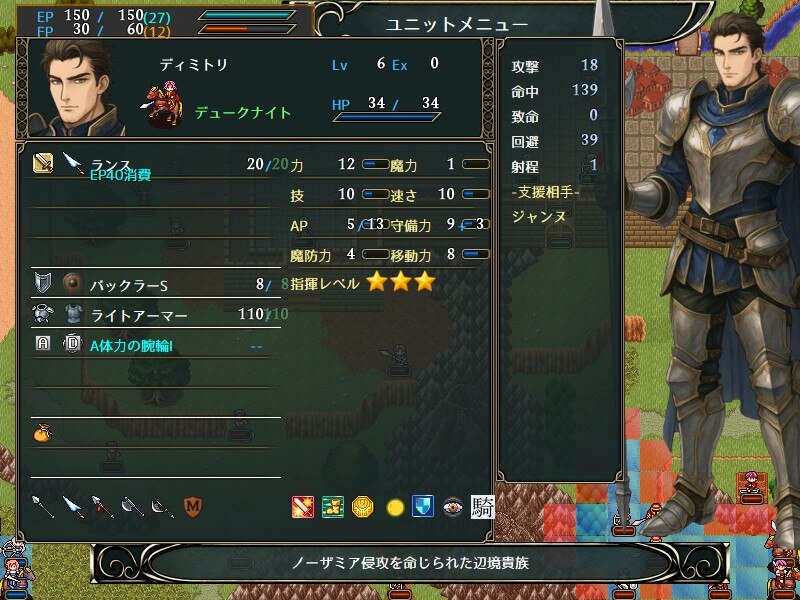The image size is (800, 600).
Task: Select the red flaming sword skill icon
Action: pyautogui.click(x=302, y=507)
